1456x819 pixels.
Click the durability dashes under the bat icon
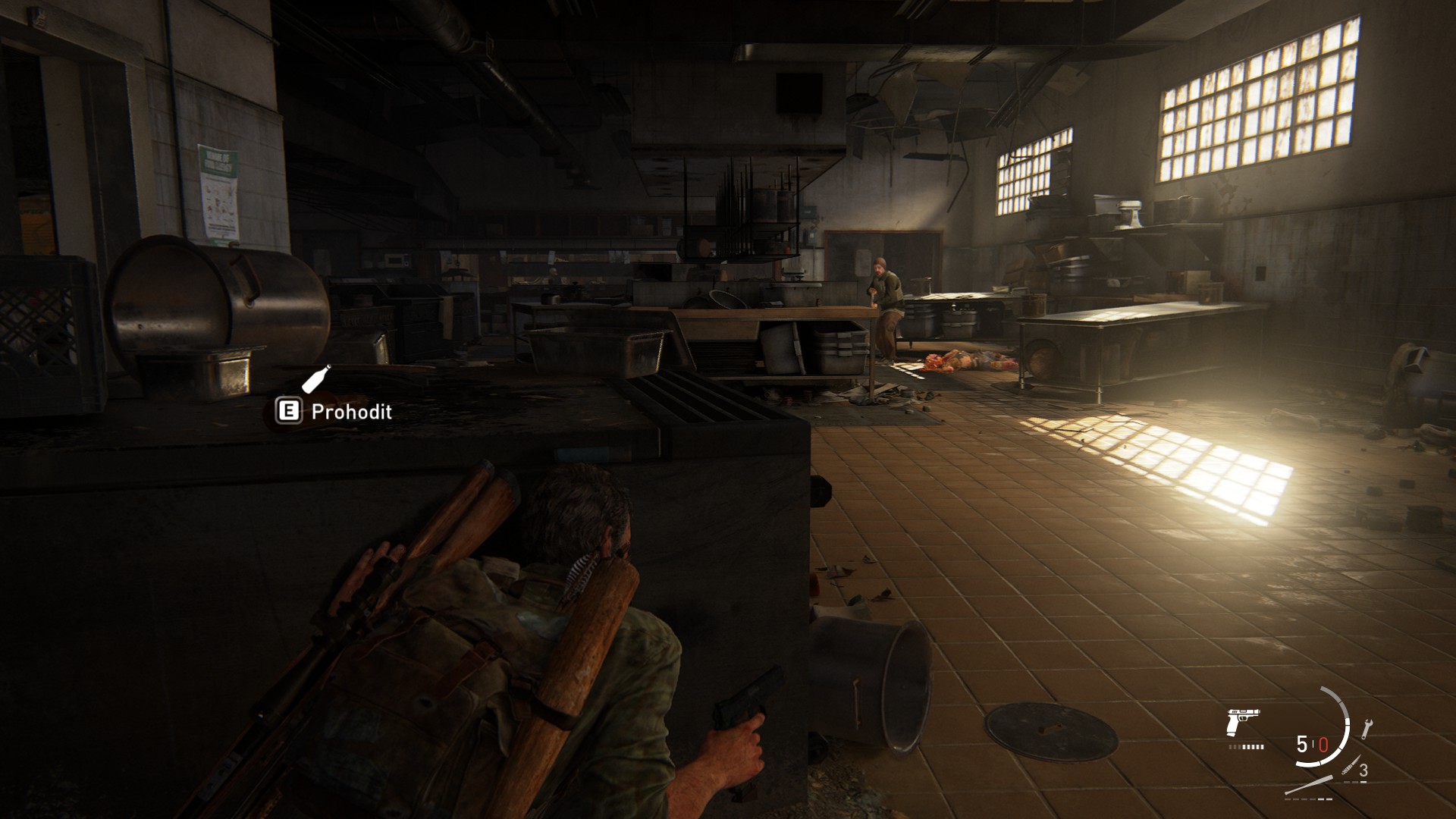(x=1308, y=799)
